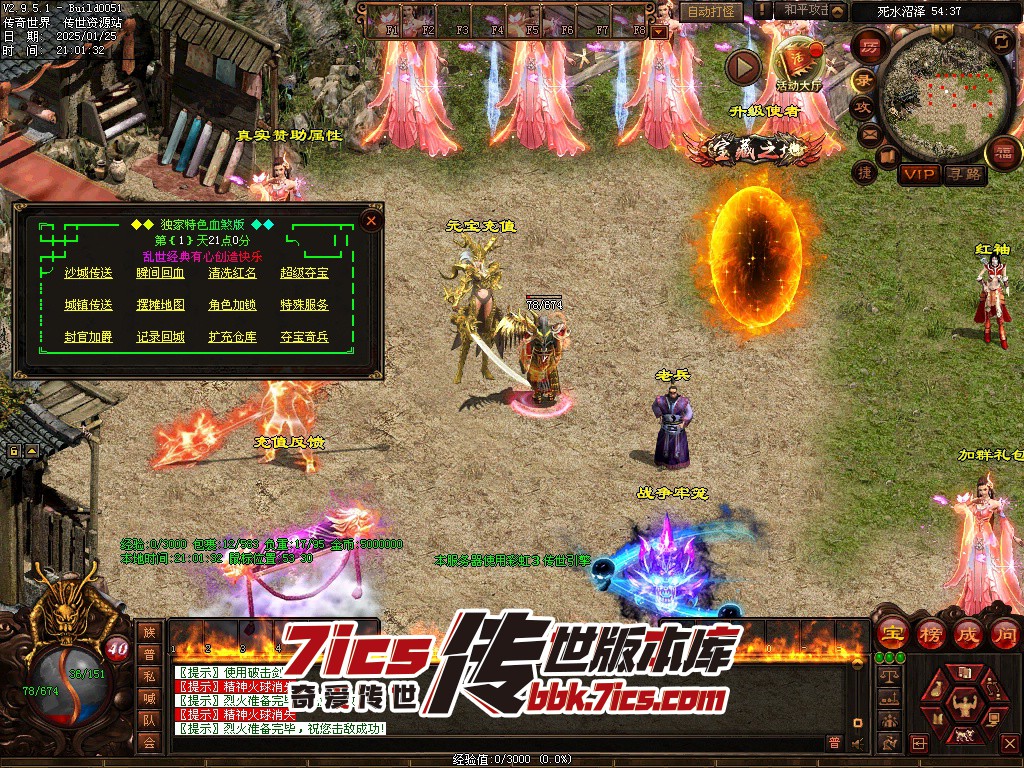Switch chat to the 族 channel tab
Image resolution: width=1024 pixels, height=768 pixels.
(x=149, y=632)
